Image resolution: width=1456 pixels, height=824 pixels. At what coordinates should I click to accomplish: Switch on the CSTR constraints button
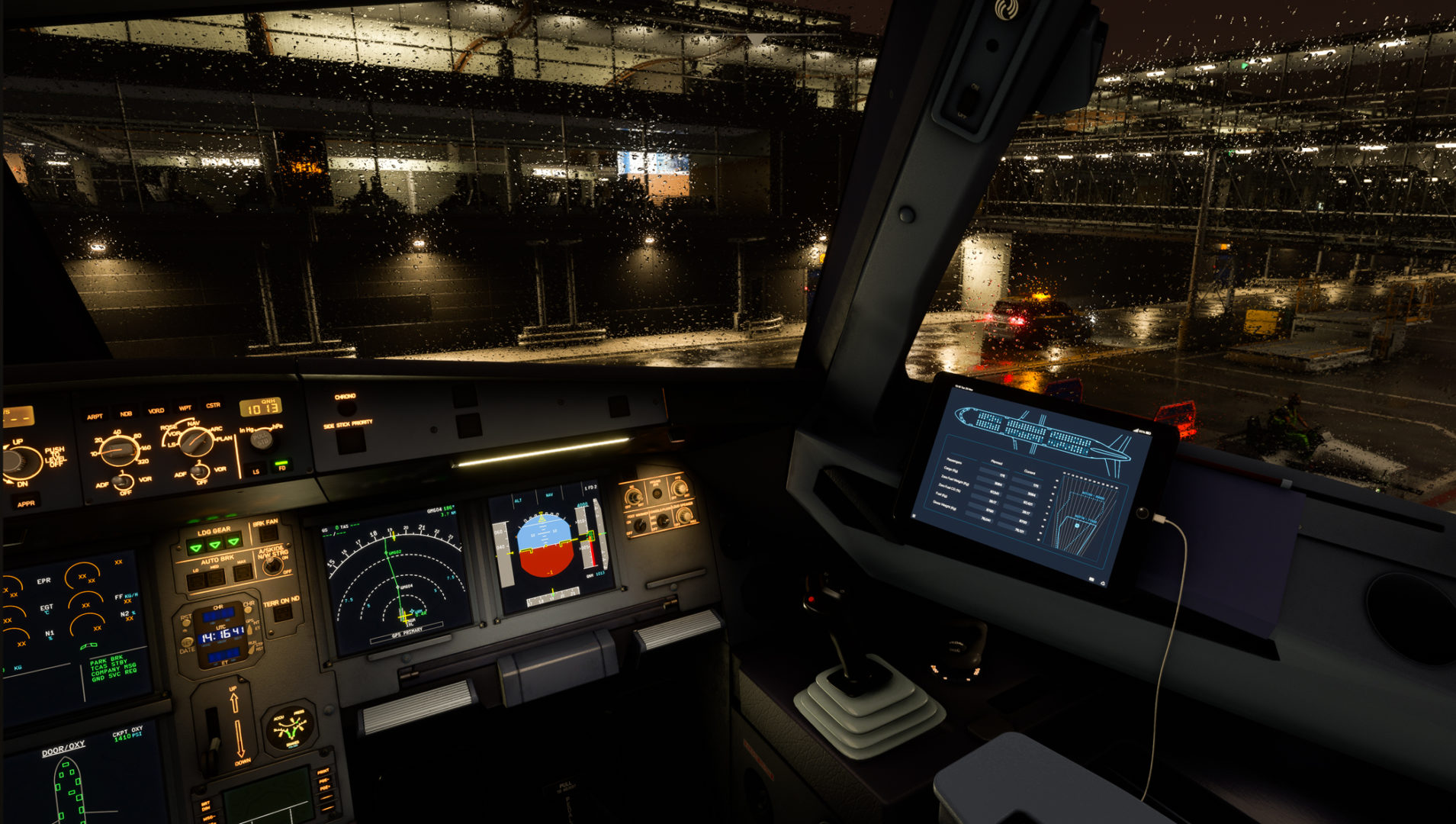pyautogui.click(x=213, y=405)
